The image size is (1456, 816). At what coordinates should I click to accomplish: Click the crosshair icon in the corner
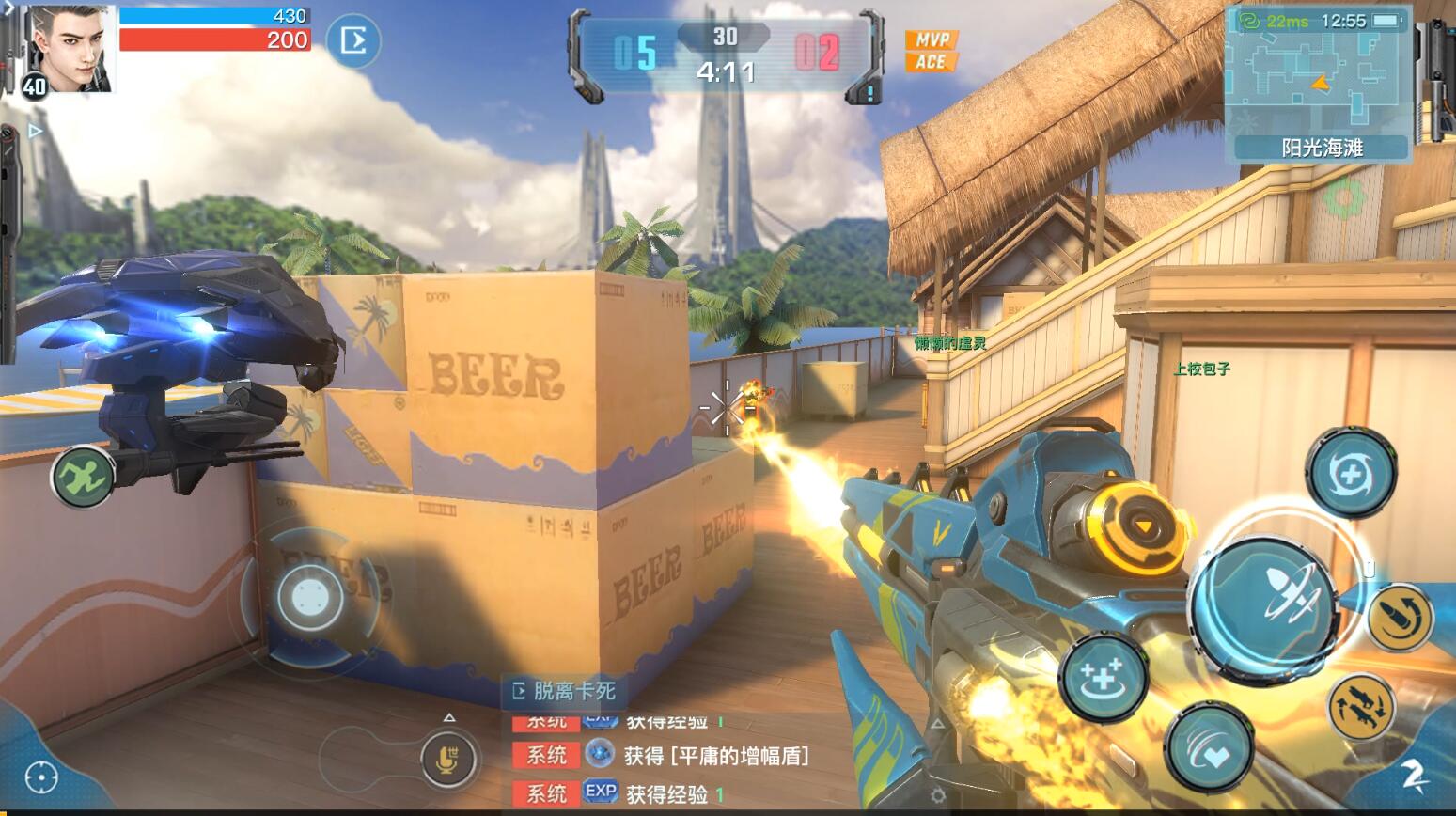pos(41,777)
